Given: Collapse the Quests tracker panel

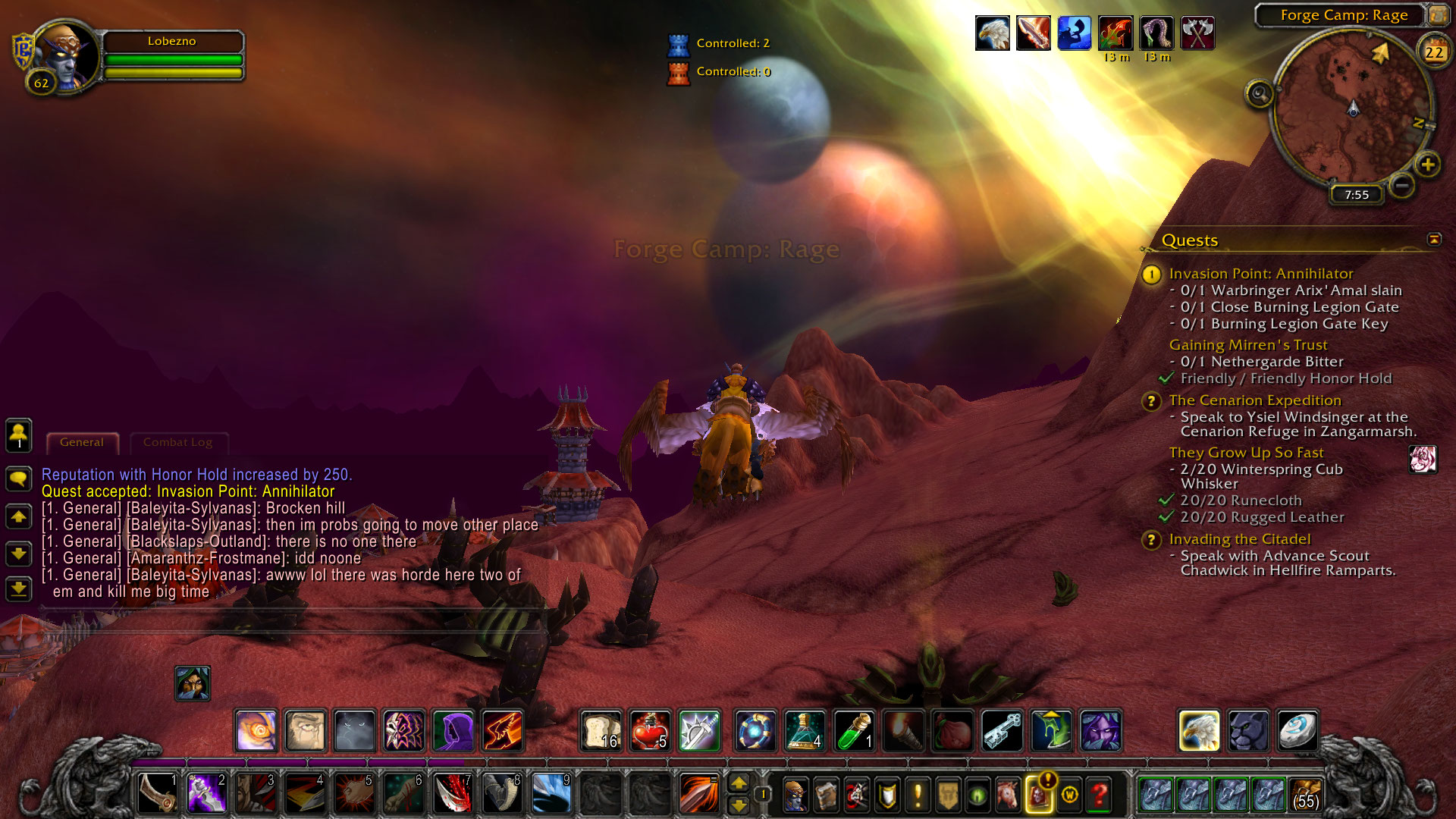Looking at the screenshot, I should click(1434, 240).
